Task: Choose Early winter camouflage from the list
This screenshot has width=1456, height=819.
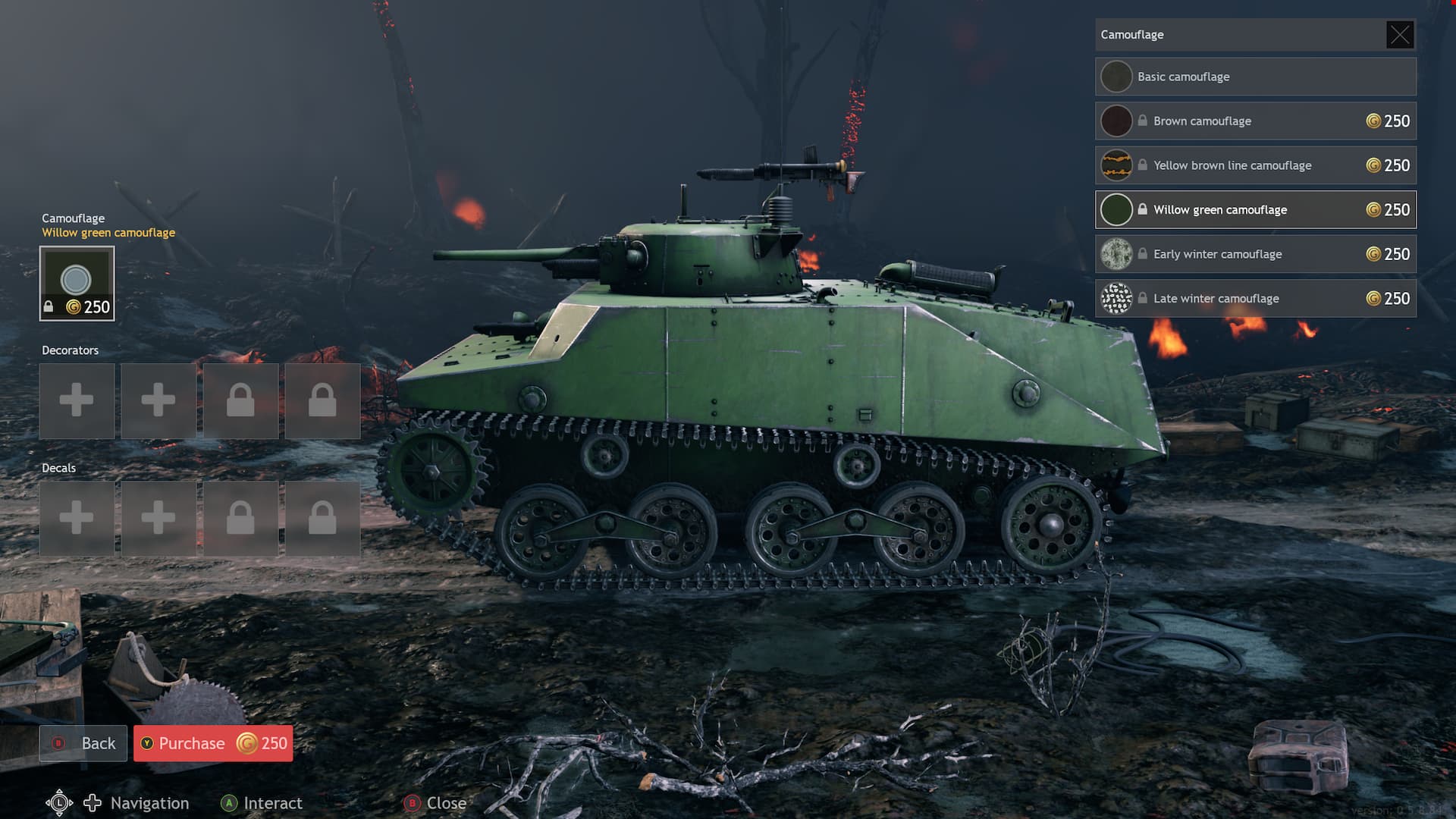Action: coord(1255,254)
